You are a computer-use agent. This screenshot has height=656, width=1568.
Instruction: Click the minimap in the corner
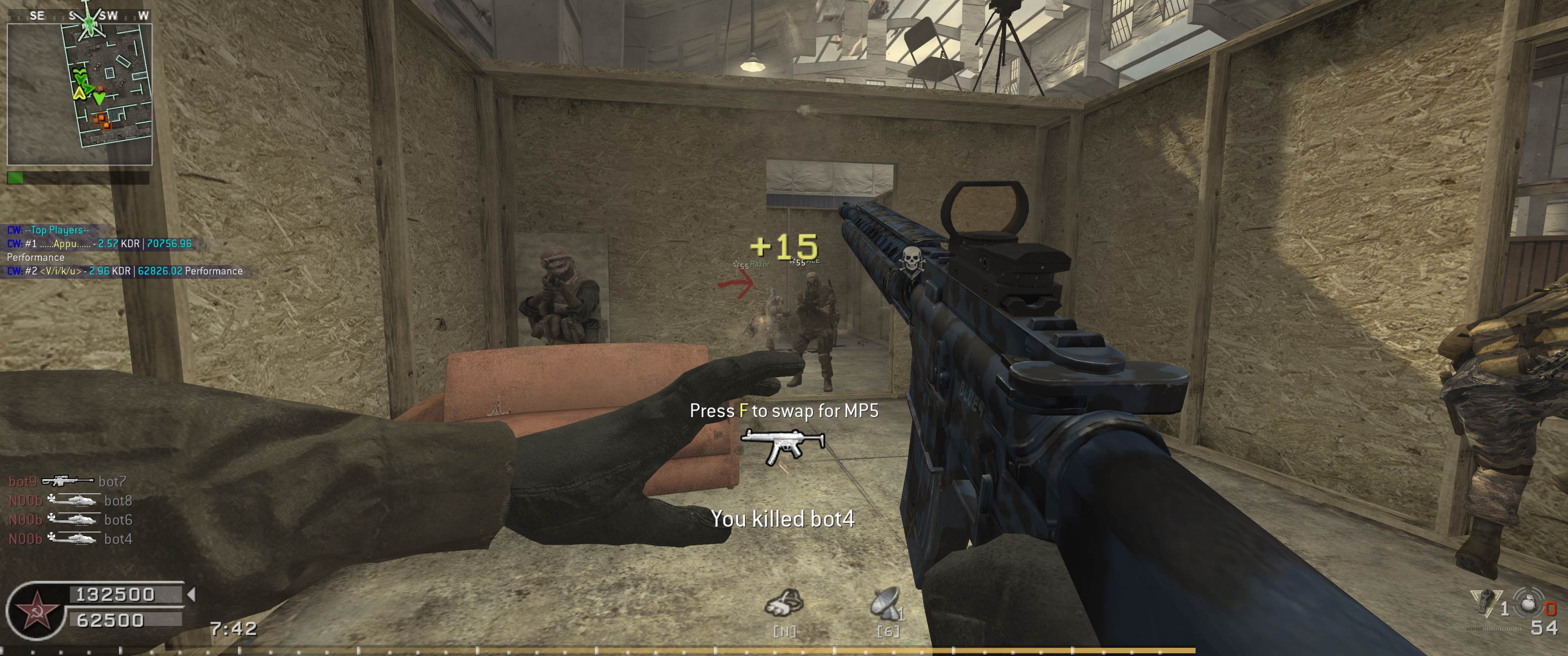pyautogui.click(x=79, y=94)
